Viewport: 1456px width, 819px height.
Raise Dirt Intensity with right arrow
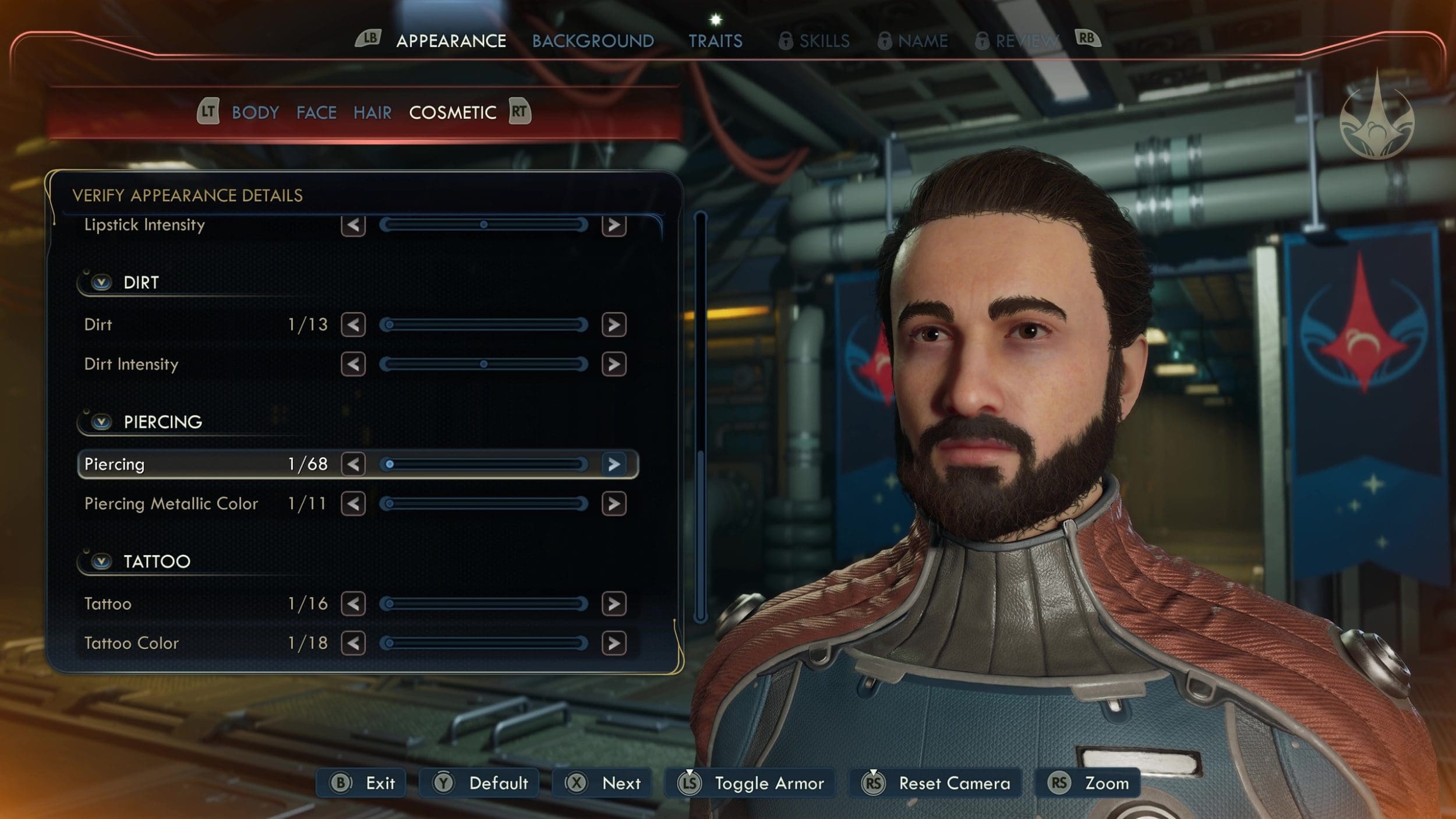point(614,365)
